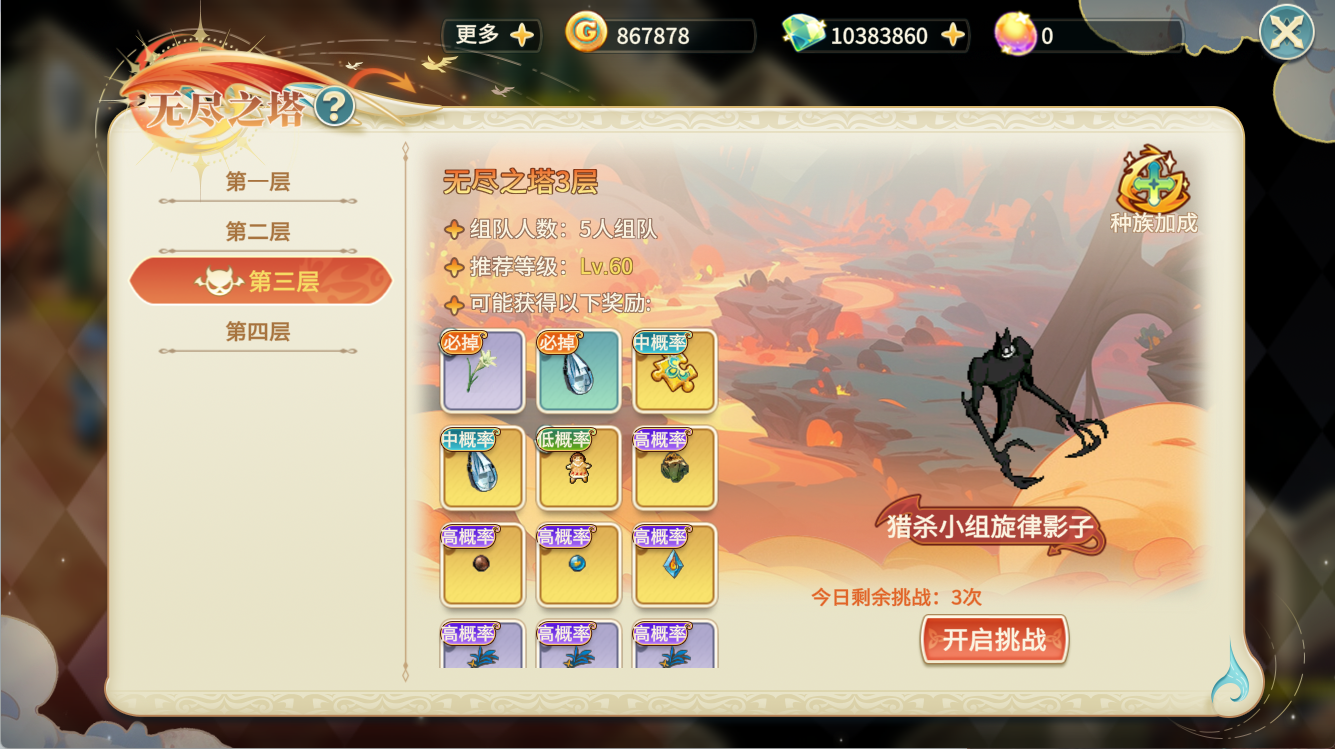The image size is (1335, 749).
Task: View the green backpack reward slot
Action: 675,468
